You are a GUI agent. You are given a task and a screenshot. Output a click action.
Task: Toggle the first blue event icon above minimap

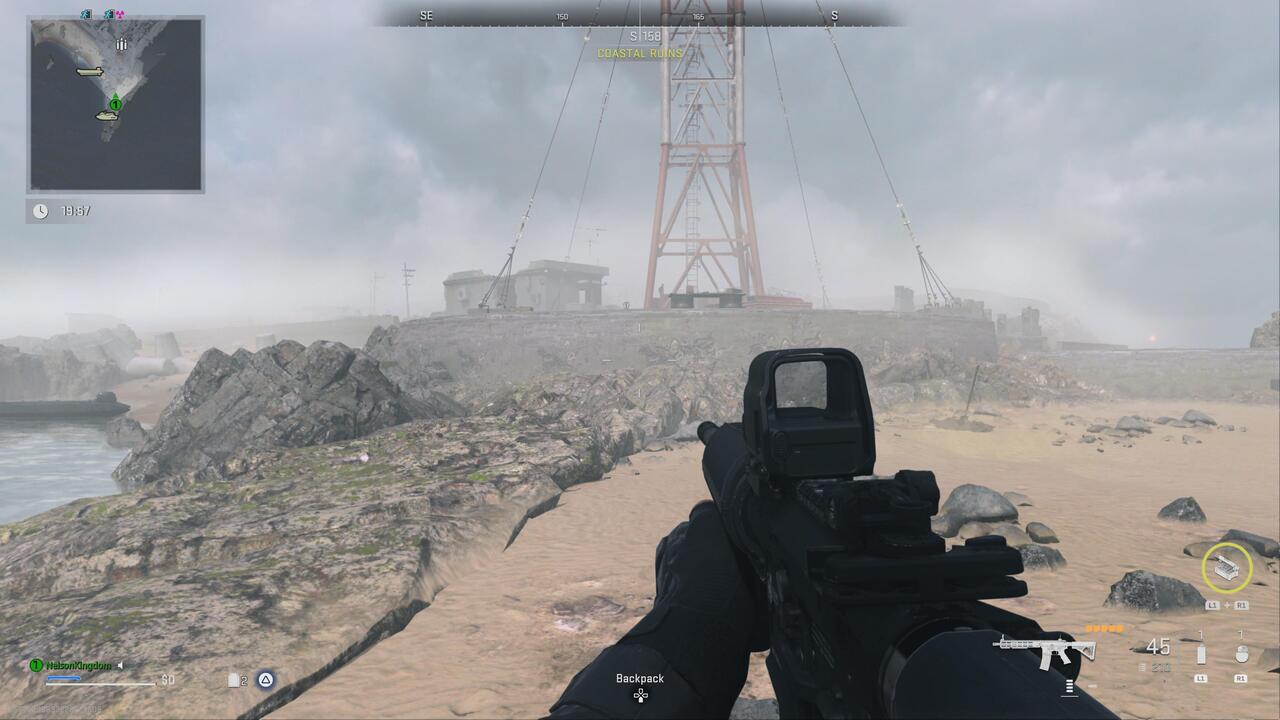pos(84,14)
